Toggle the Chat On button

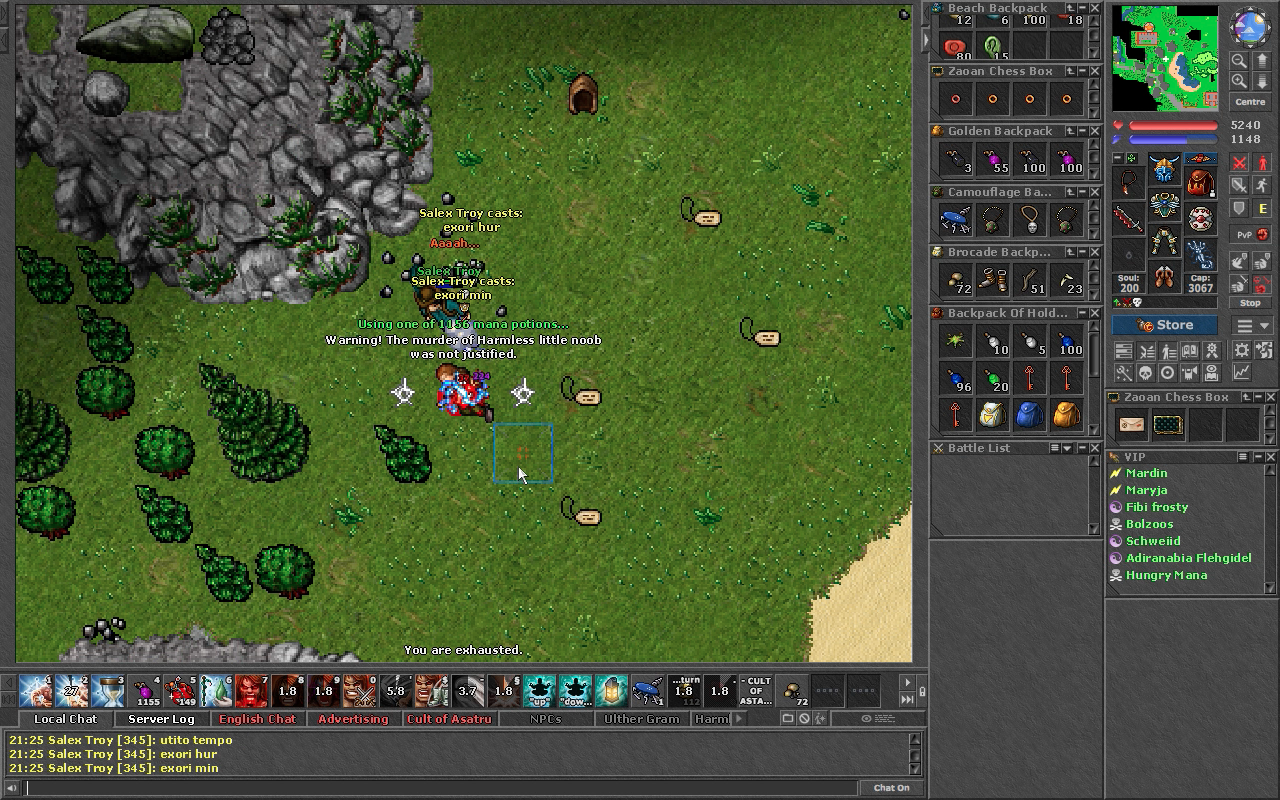891,788
